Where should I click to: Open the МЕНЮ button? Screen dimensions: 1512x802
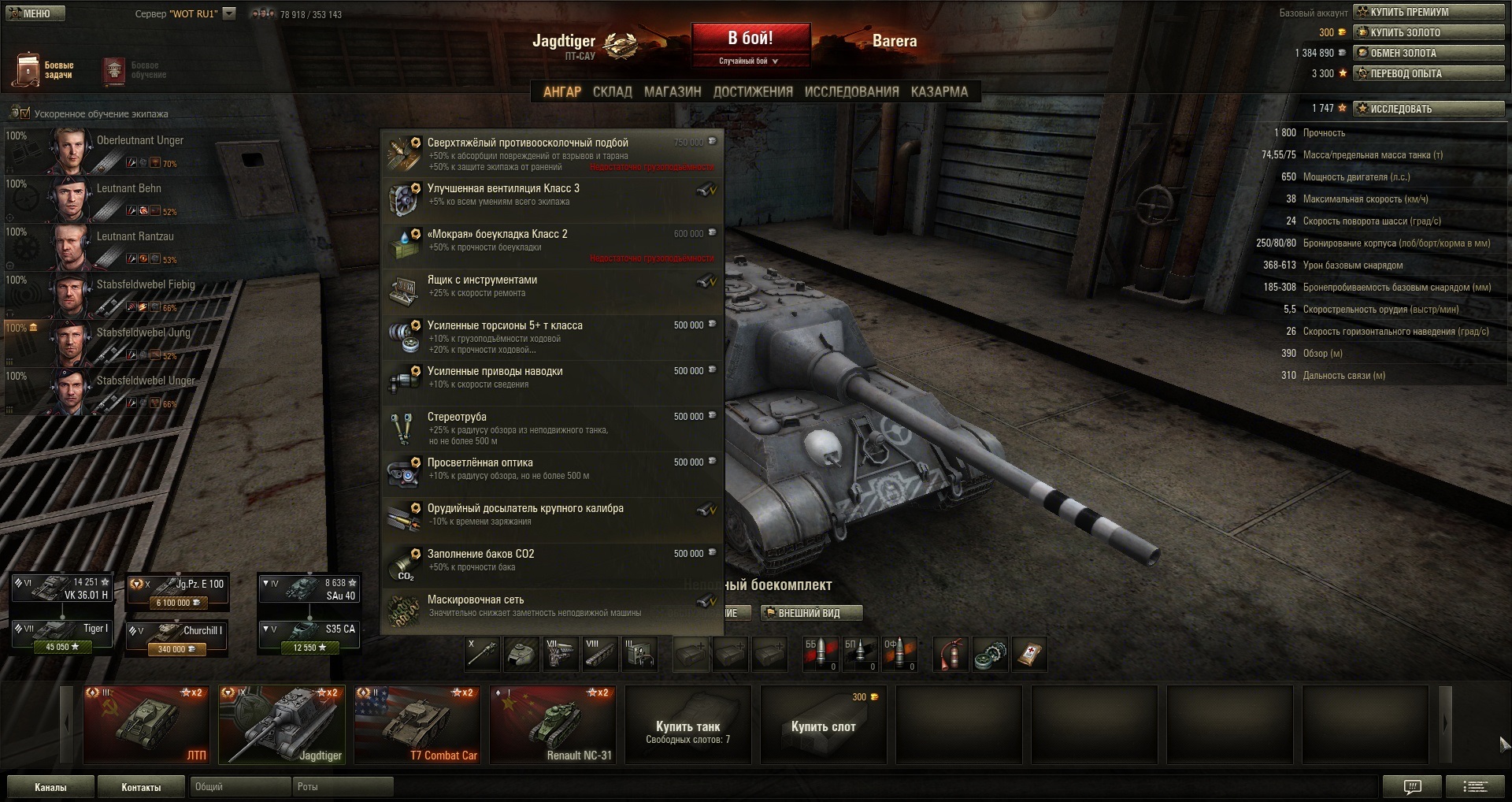click(x=35, y=13)
